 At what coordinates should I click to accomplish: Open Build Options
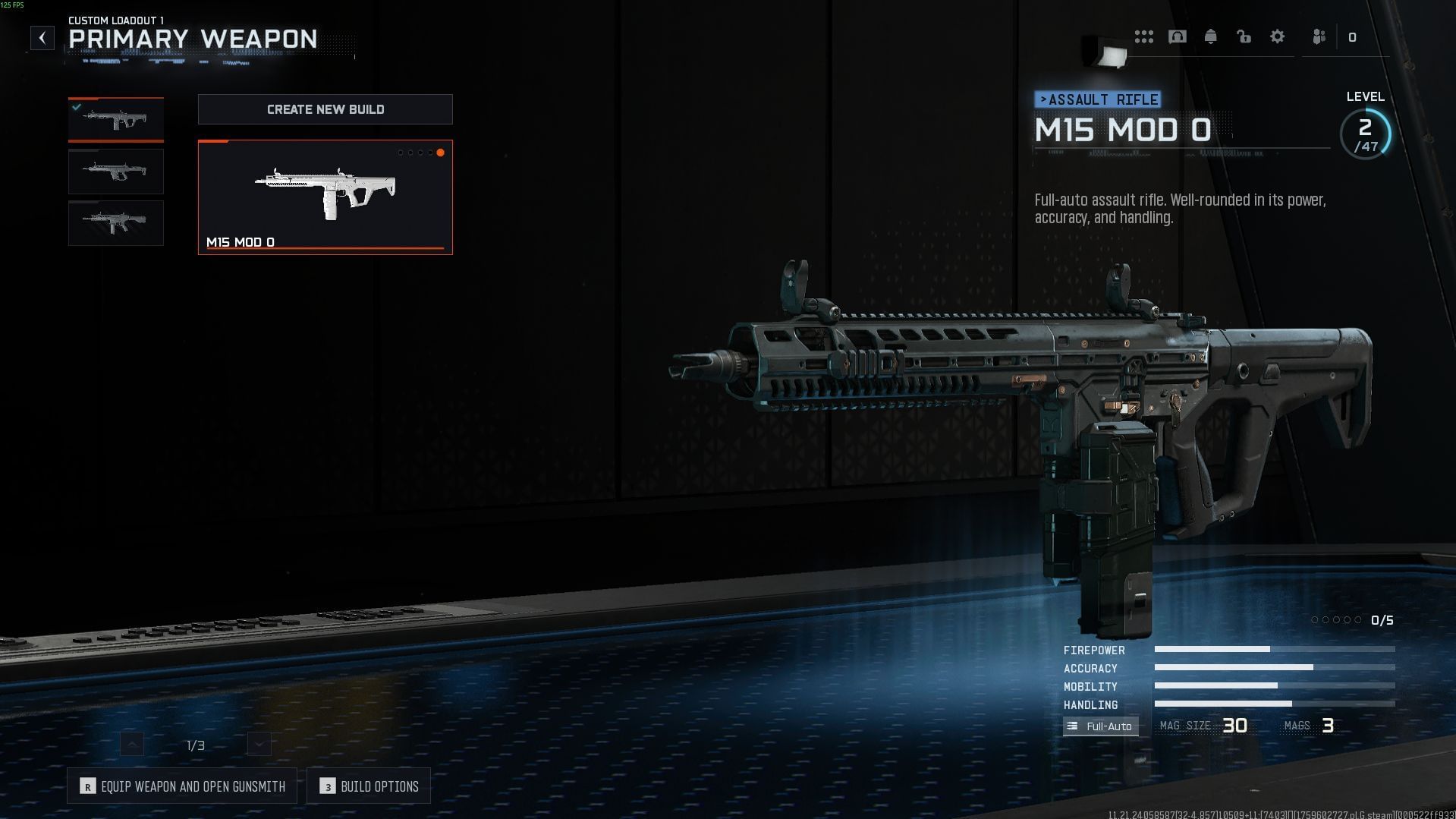[369, 786]
